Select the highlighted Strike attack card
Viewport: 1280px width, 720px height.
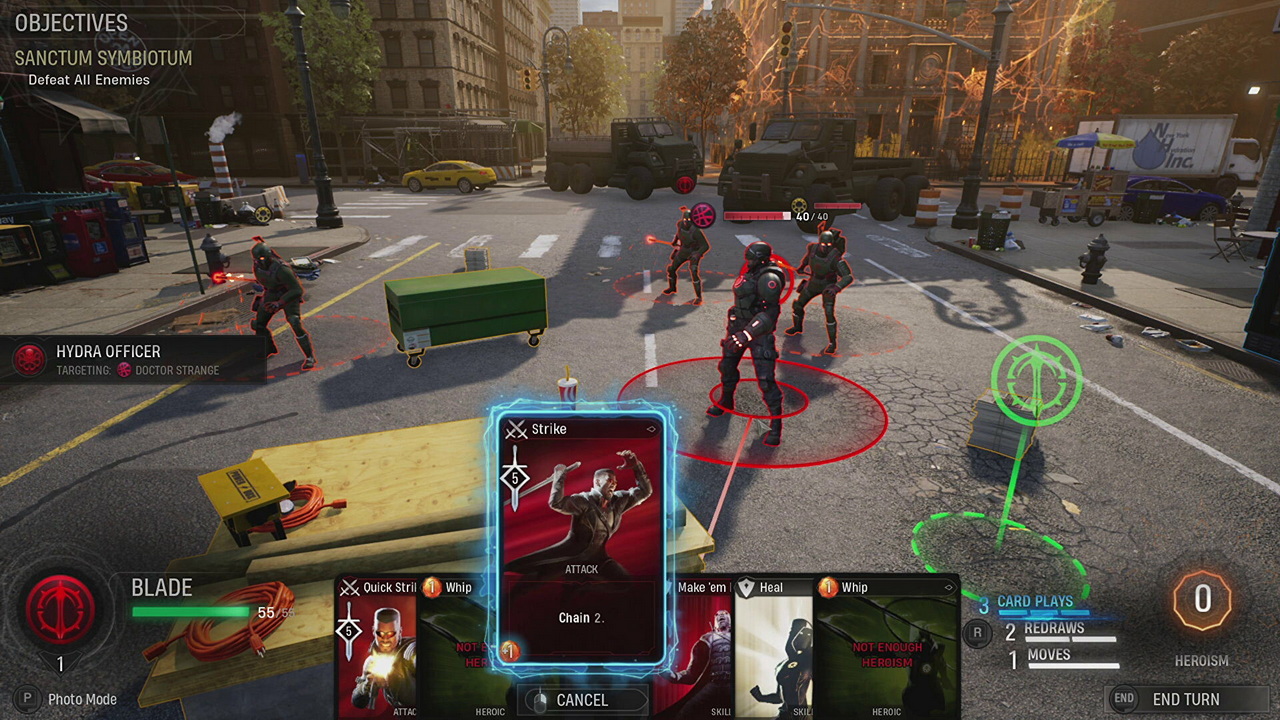[581, 540]
